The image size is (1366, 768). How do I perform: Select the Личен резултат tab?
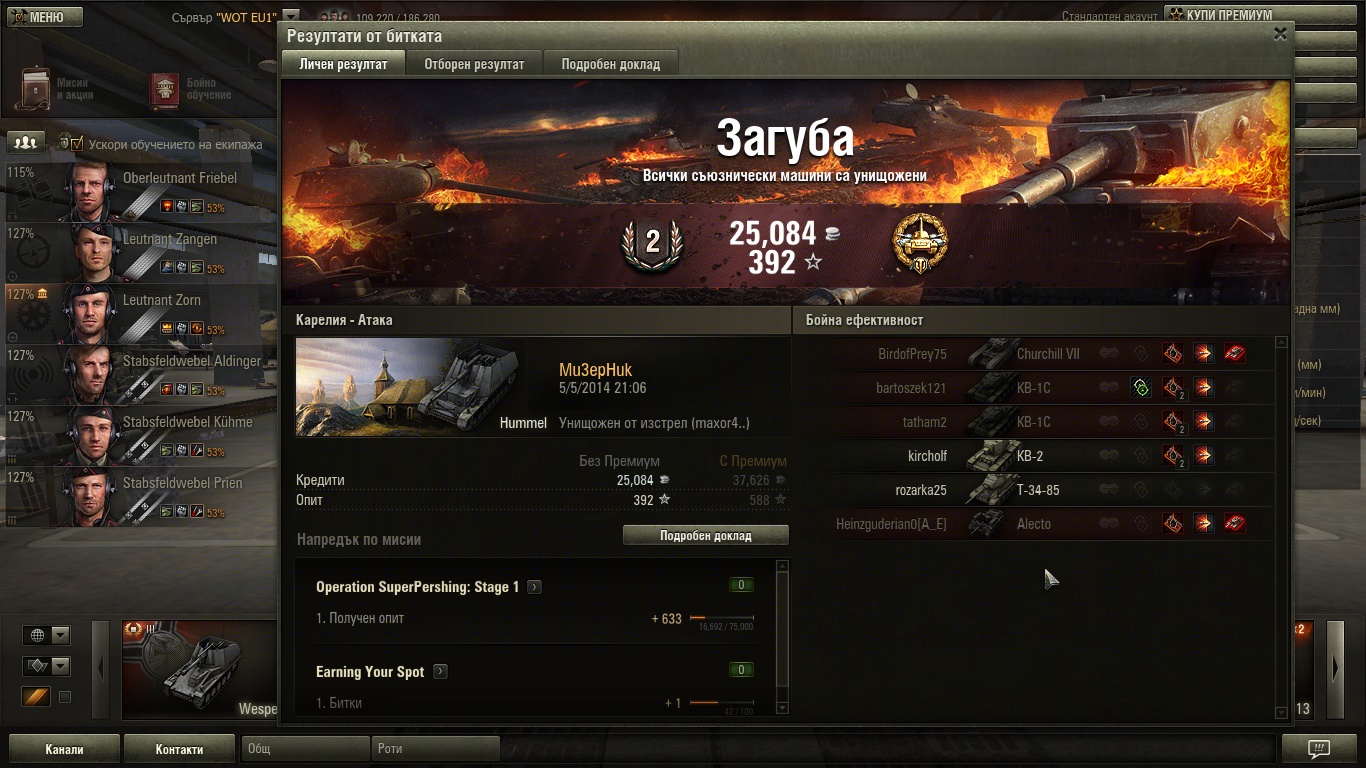[343, 64]
